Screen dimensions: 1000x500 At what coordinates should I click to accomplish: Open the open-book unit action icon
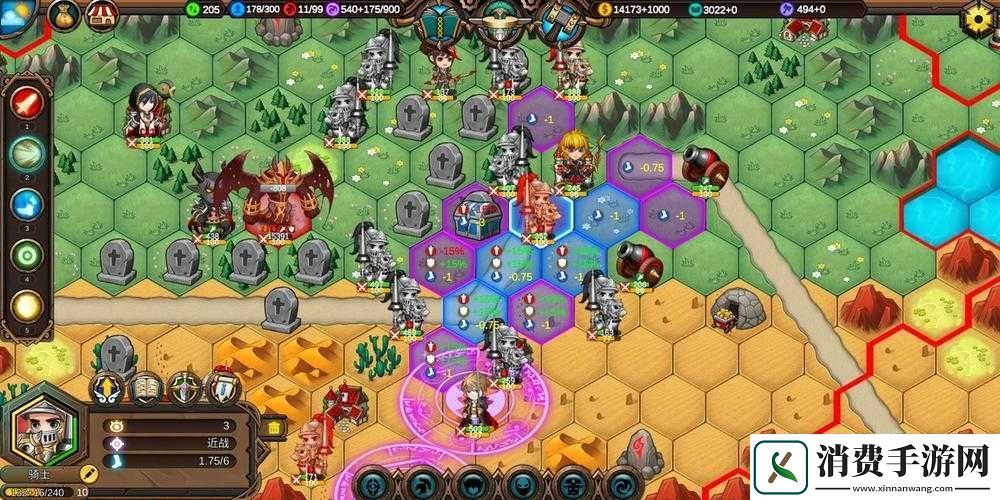(x=146, y=388)
